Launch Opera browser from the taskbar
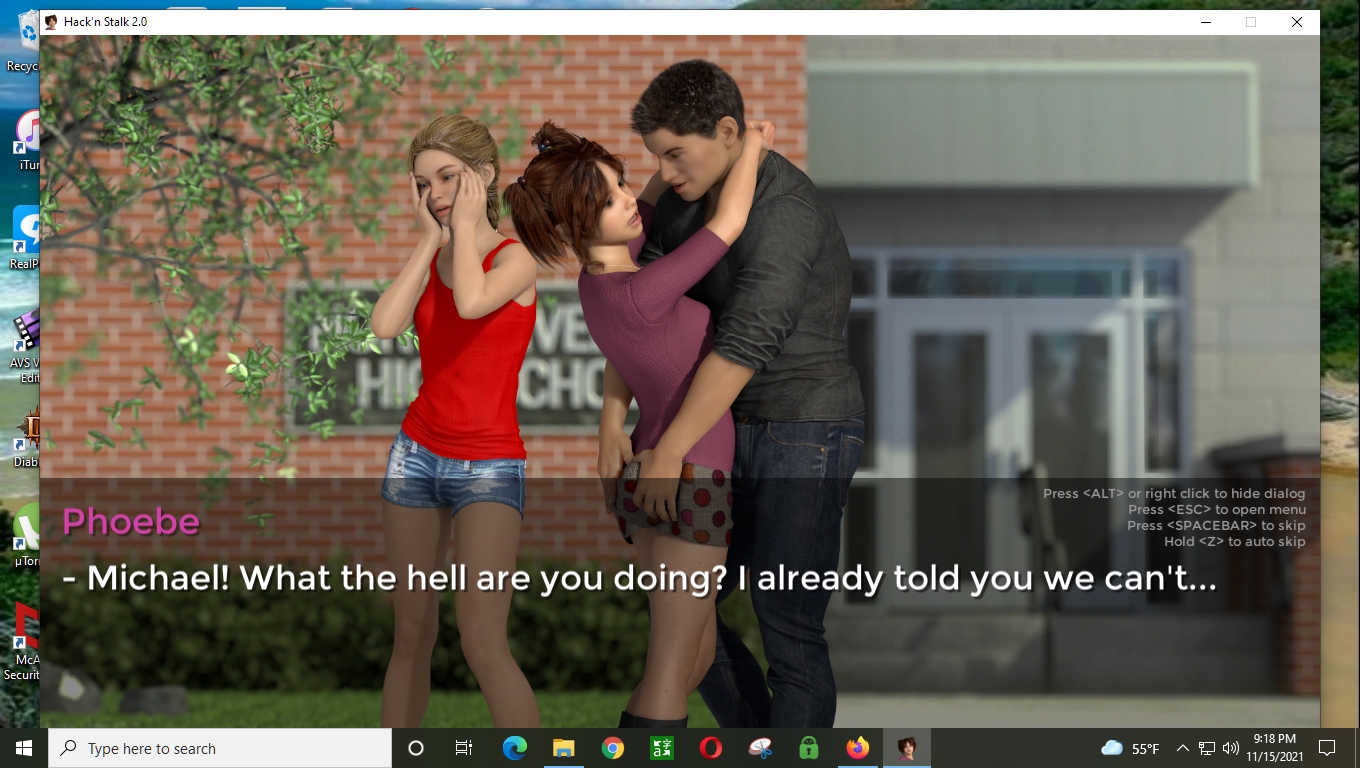Image resolution: width=1360 pixels, height=768 pixels. (x=710, y=748)
